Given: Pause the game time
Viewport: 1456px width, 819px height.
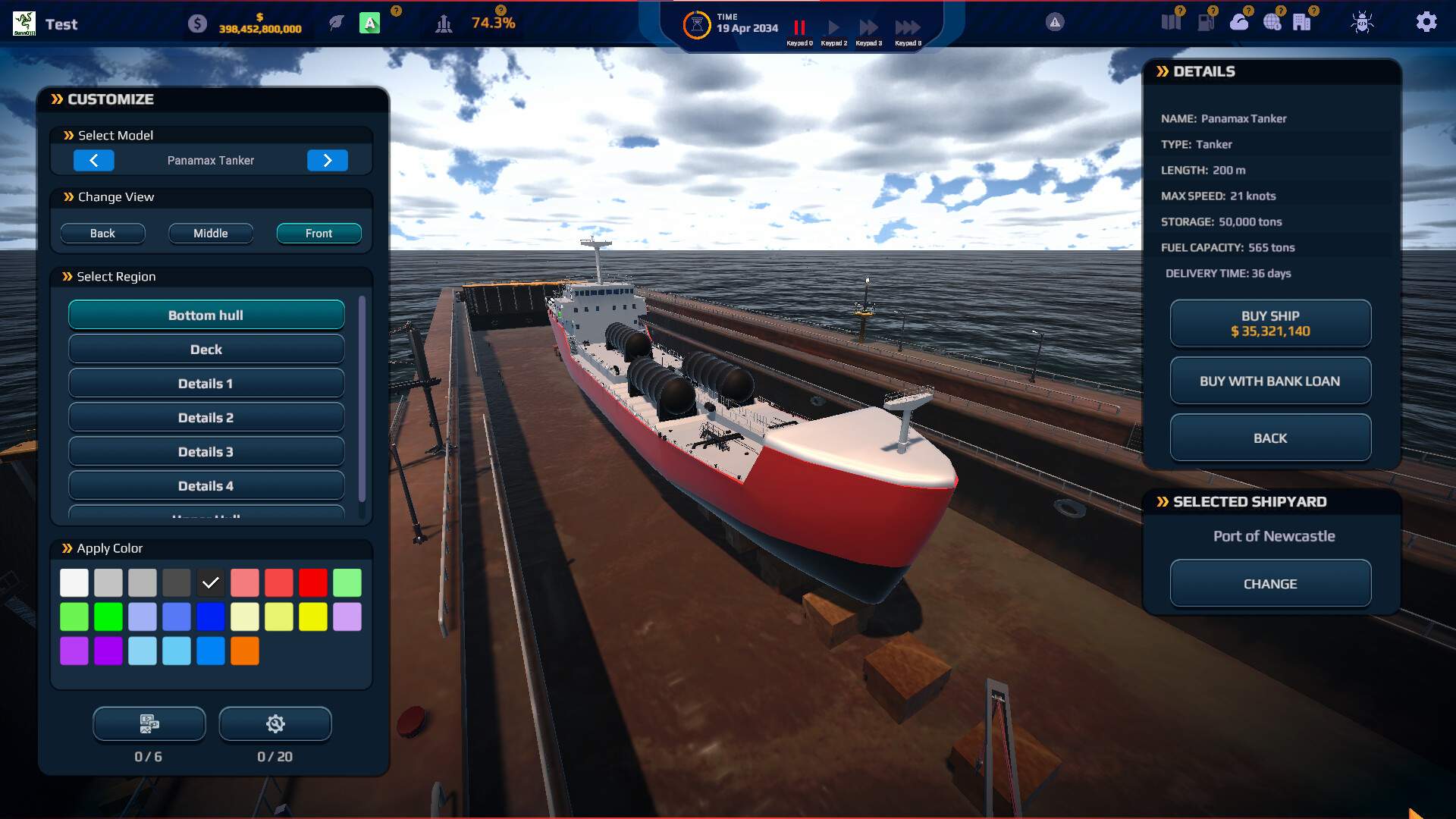Looking at the screenshot, I should pos(799,27).
